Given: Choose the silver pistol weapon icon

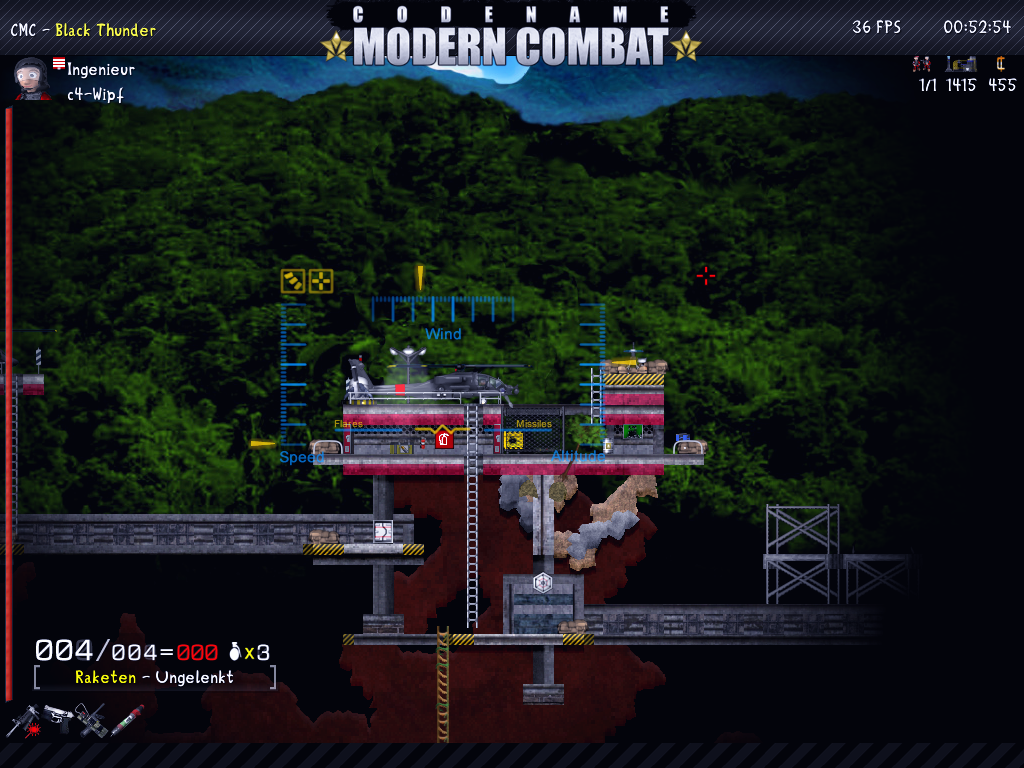Looking at the screenshot, I should pyautogui.click(x=57, y=716).
